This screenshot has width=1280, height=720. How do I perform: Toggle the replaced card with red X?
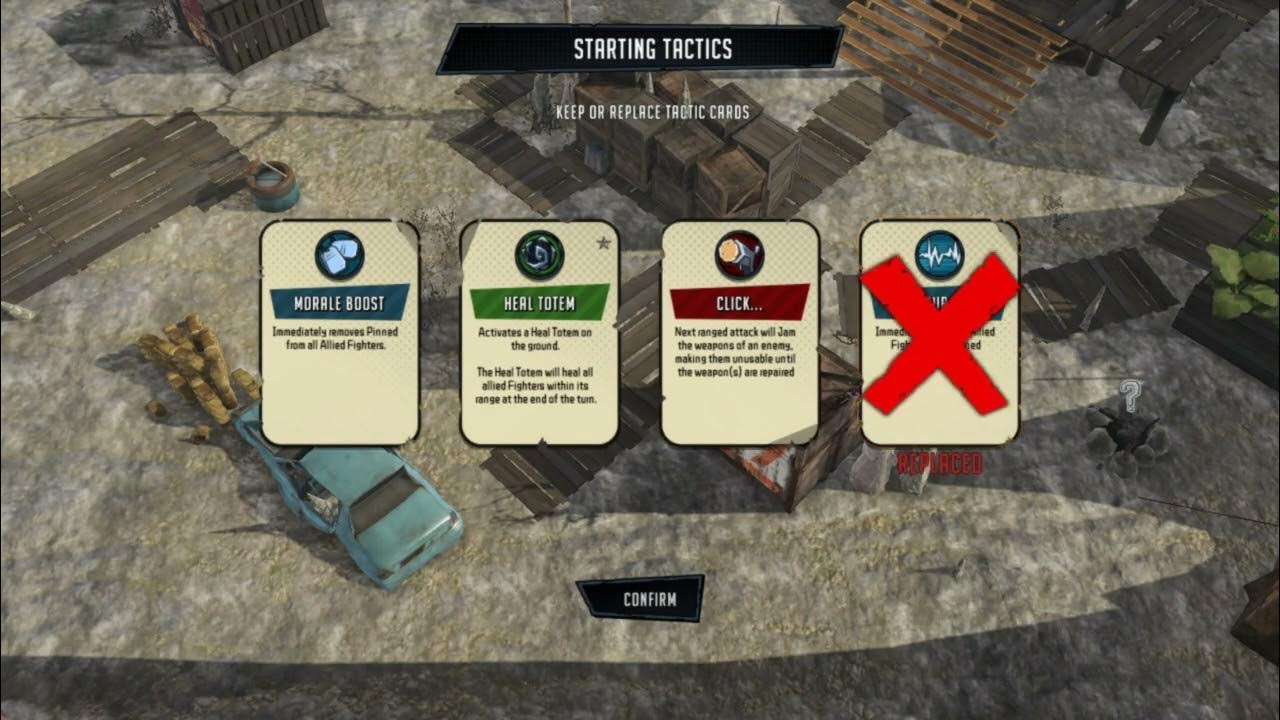click(x=939, y=333)
